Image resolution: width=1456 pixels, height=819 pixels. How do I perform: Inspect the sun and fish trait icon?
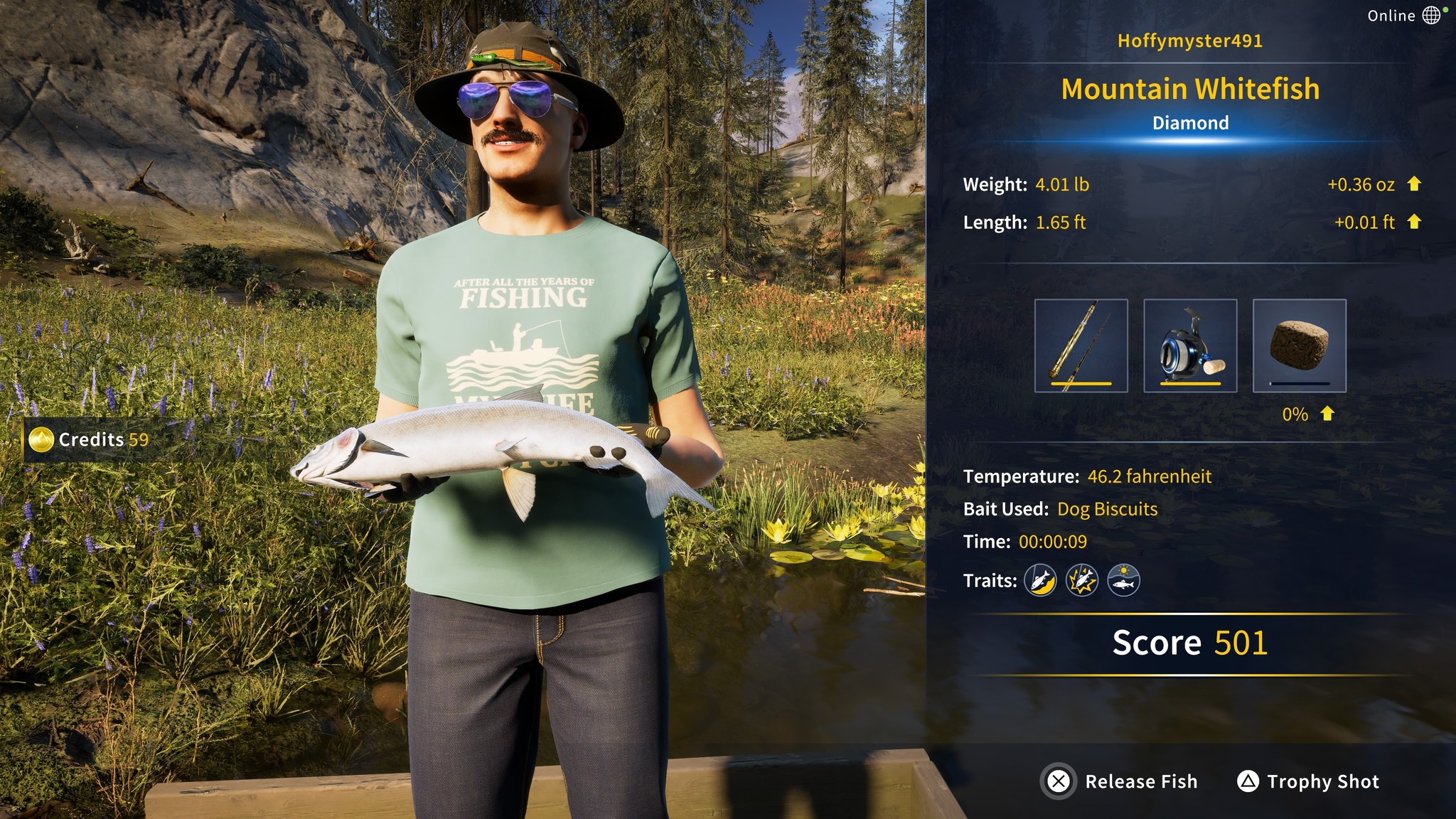pos(1123,581)
